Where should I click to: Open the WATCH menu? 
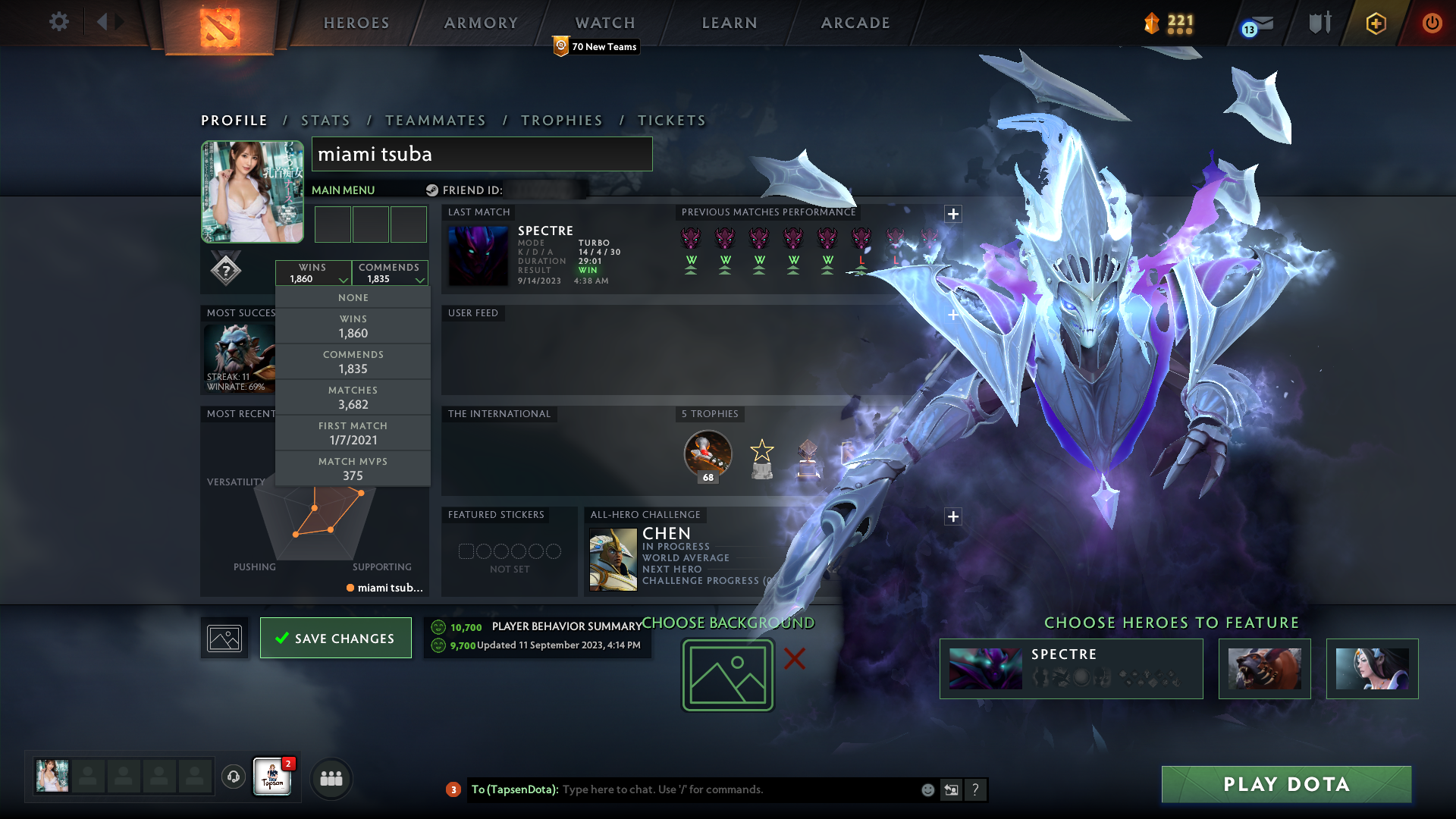604,23
